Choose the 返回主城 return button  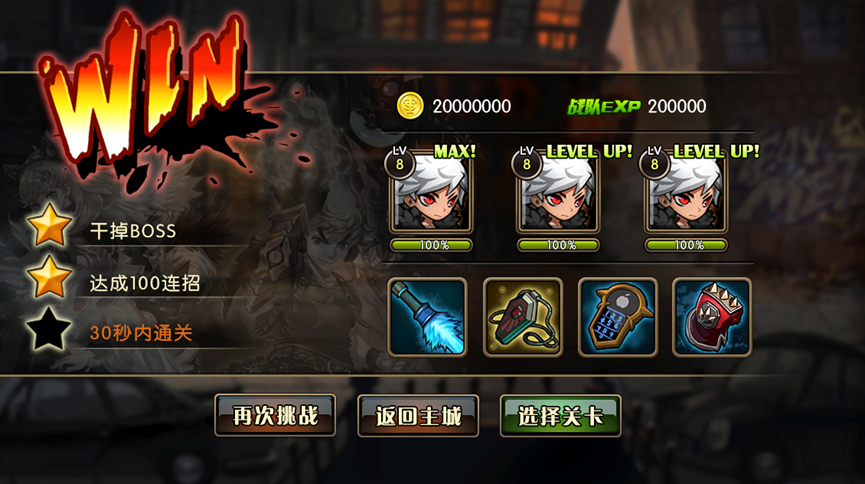coord(418,416)
